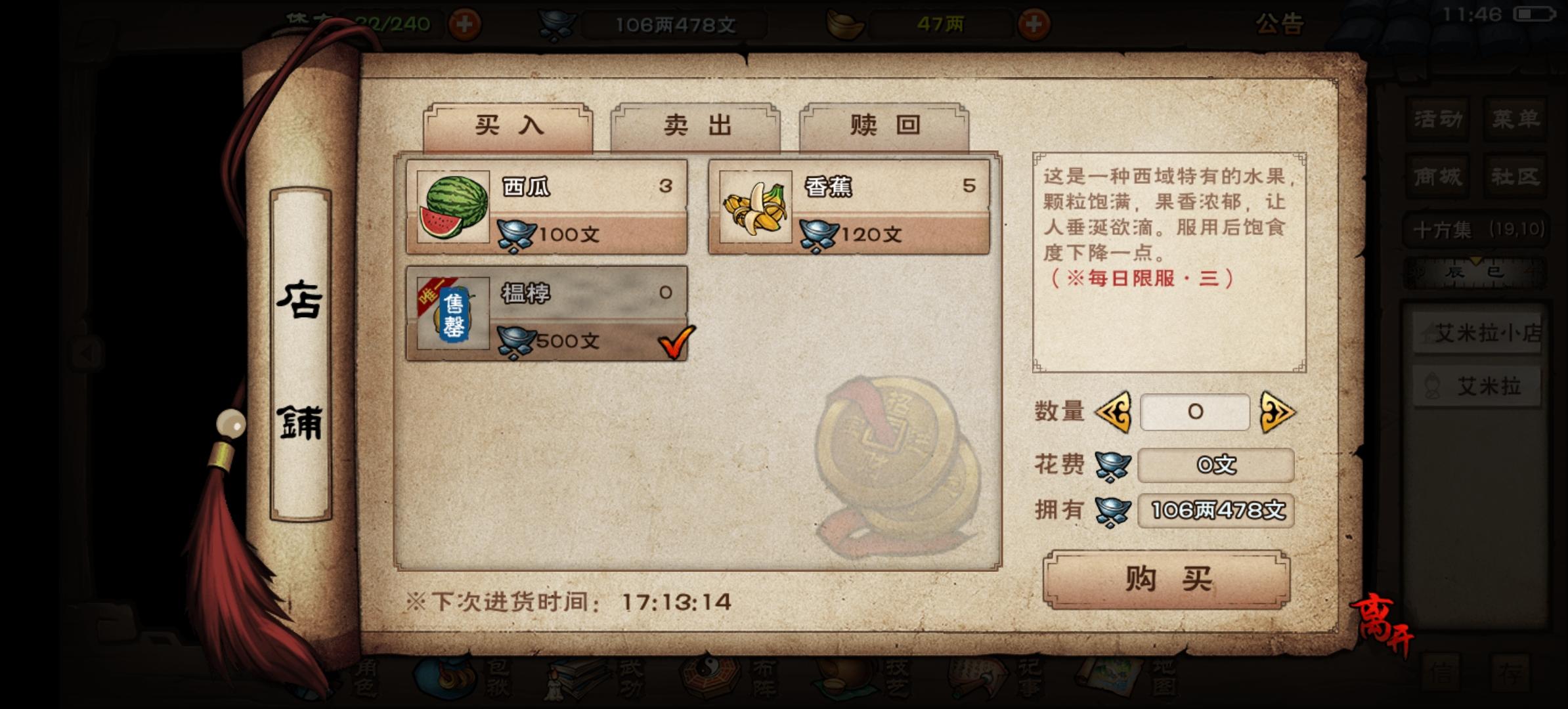
Task: Select the 香蕉 banana item
Action: click(847, 210)
